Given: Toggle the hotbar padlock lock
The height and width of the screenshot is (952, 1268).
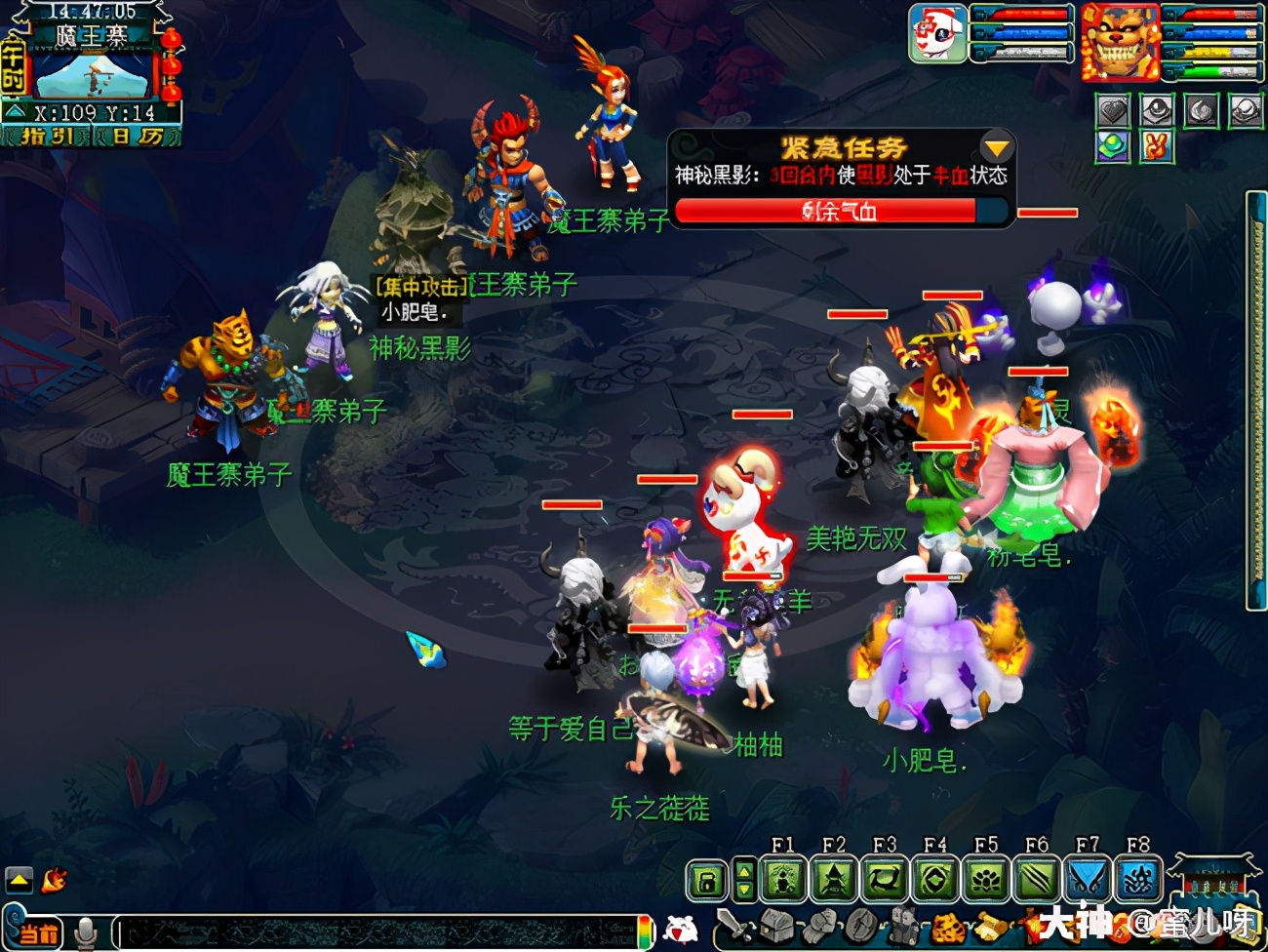Looking at the screenshot, I should coord(707,881).
